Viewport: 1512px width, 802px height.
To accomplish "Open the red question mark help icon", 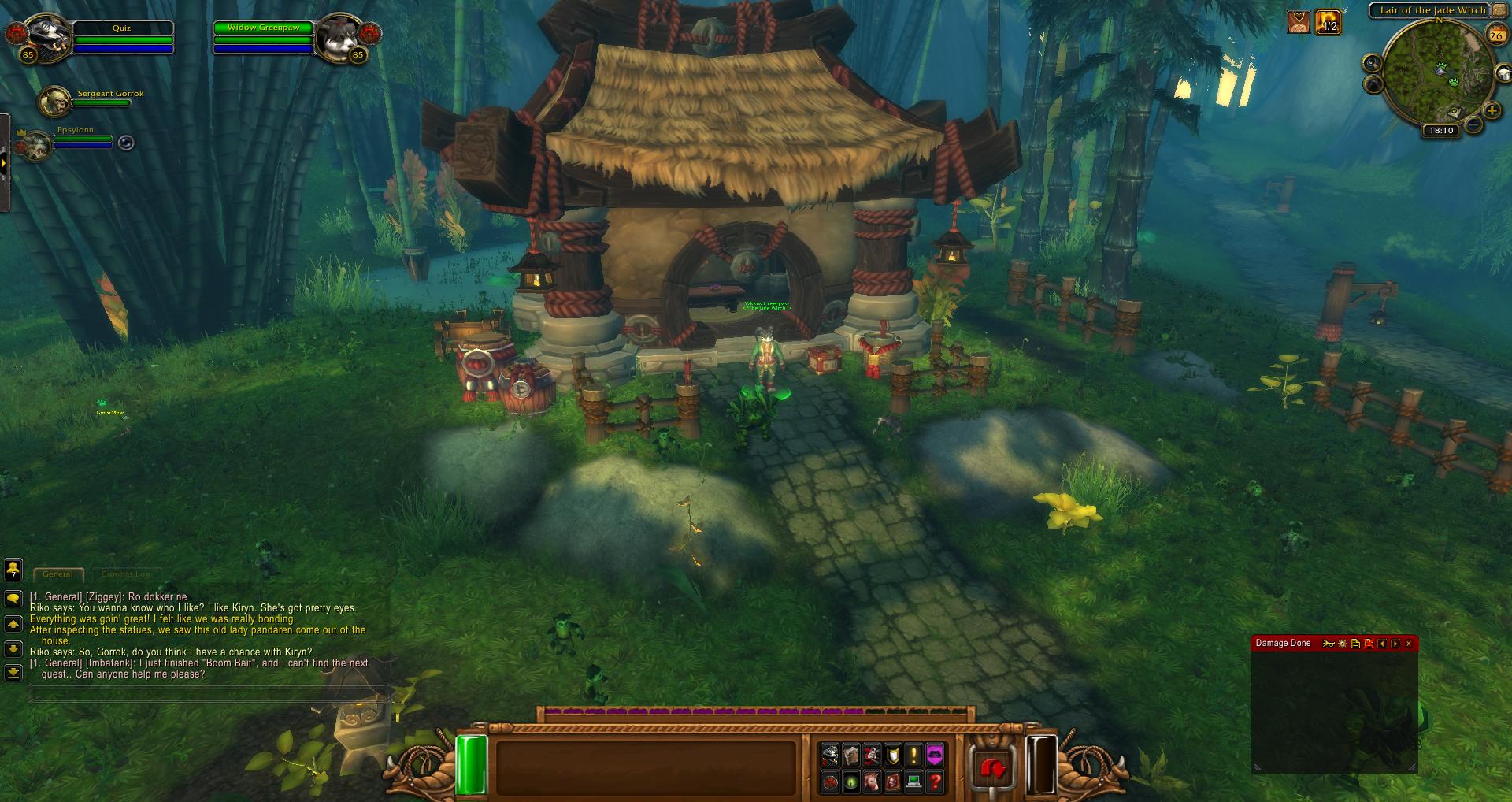I will pyautogui.click(x=934, y=782).
